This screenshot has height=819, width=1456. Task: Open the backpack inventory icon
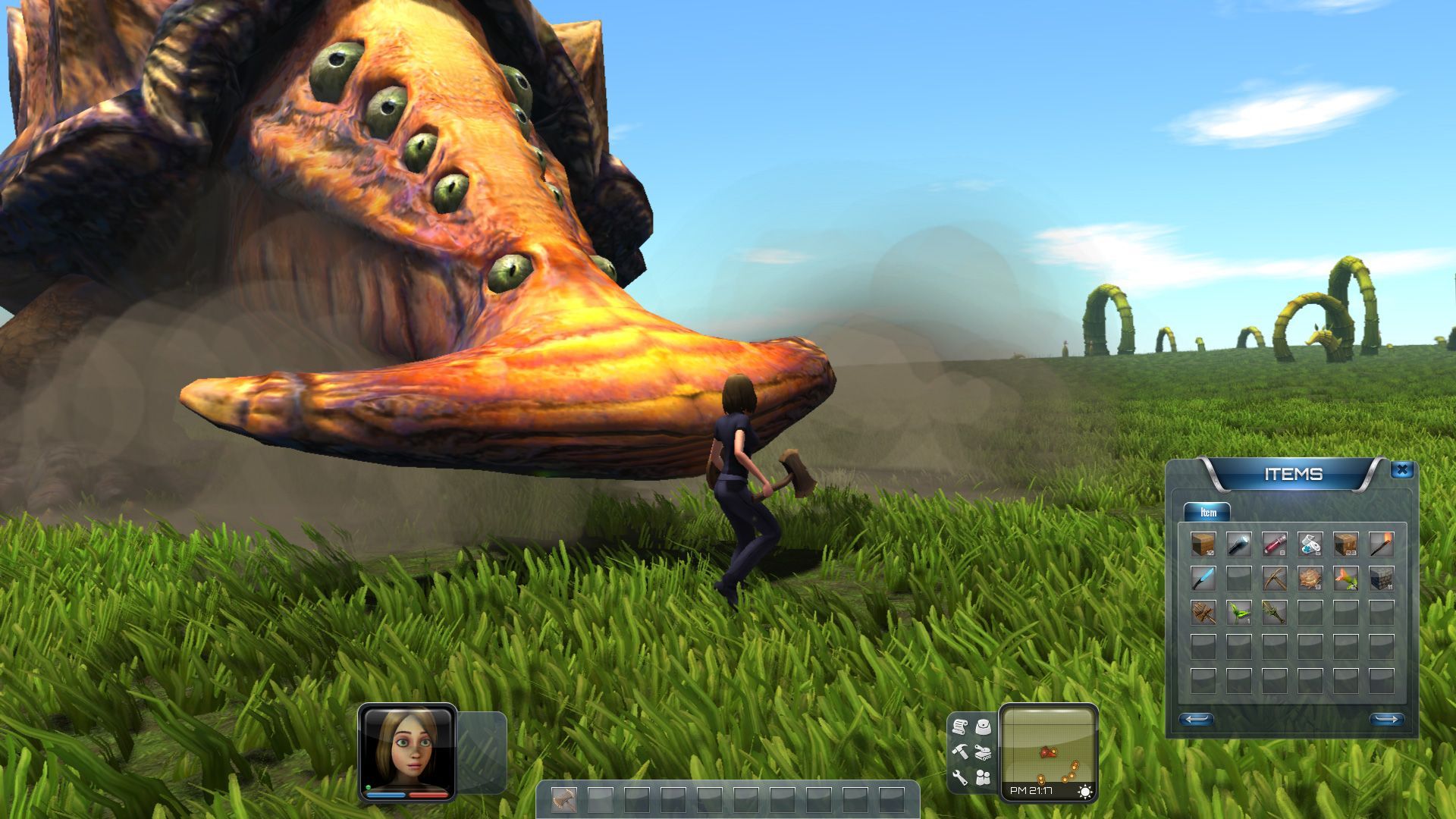984,727
